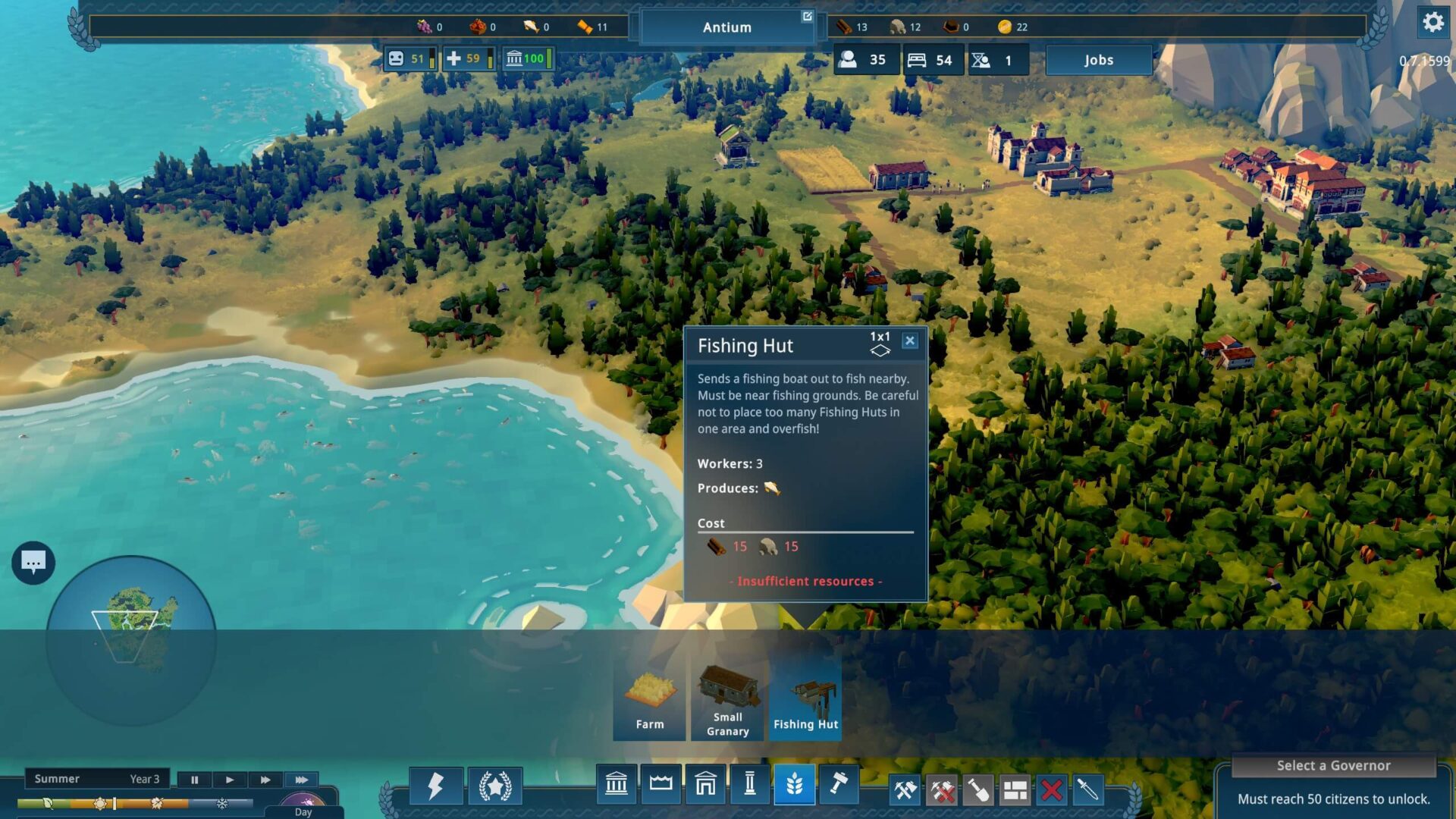This screenshot has height=819, width=1456.
Task: Click the island minimap
Action: [131, 639]
